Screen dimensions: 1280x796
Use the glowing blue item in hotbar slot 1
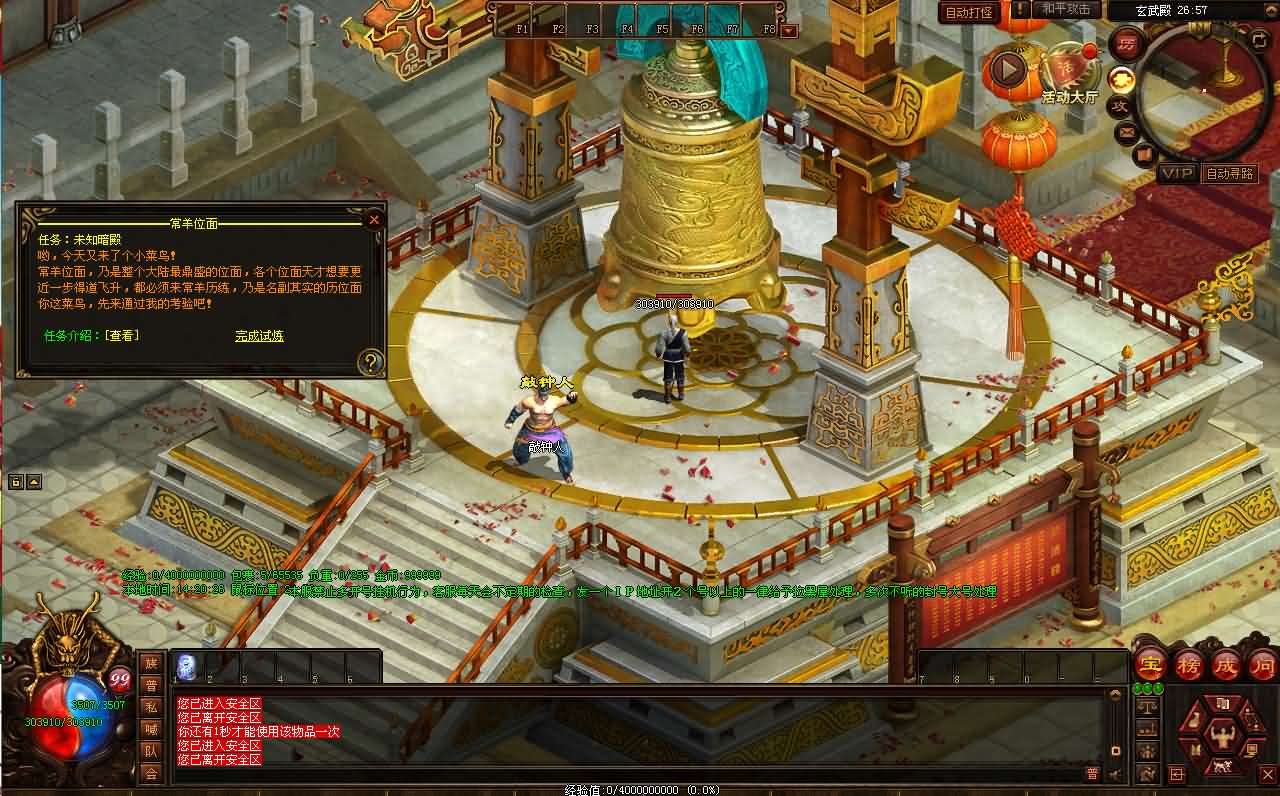pyautogui.click(x=186, y=667)
